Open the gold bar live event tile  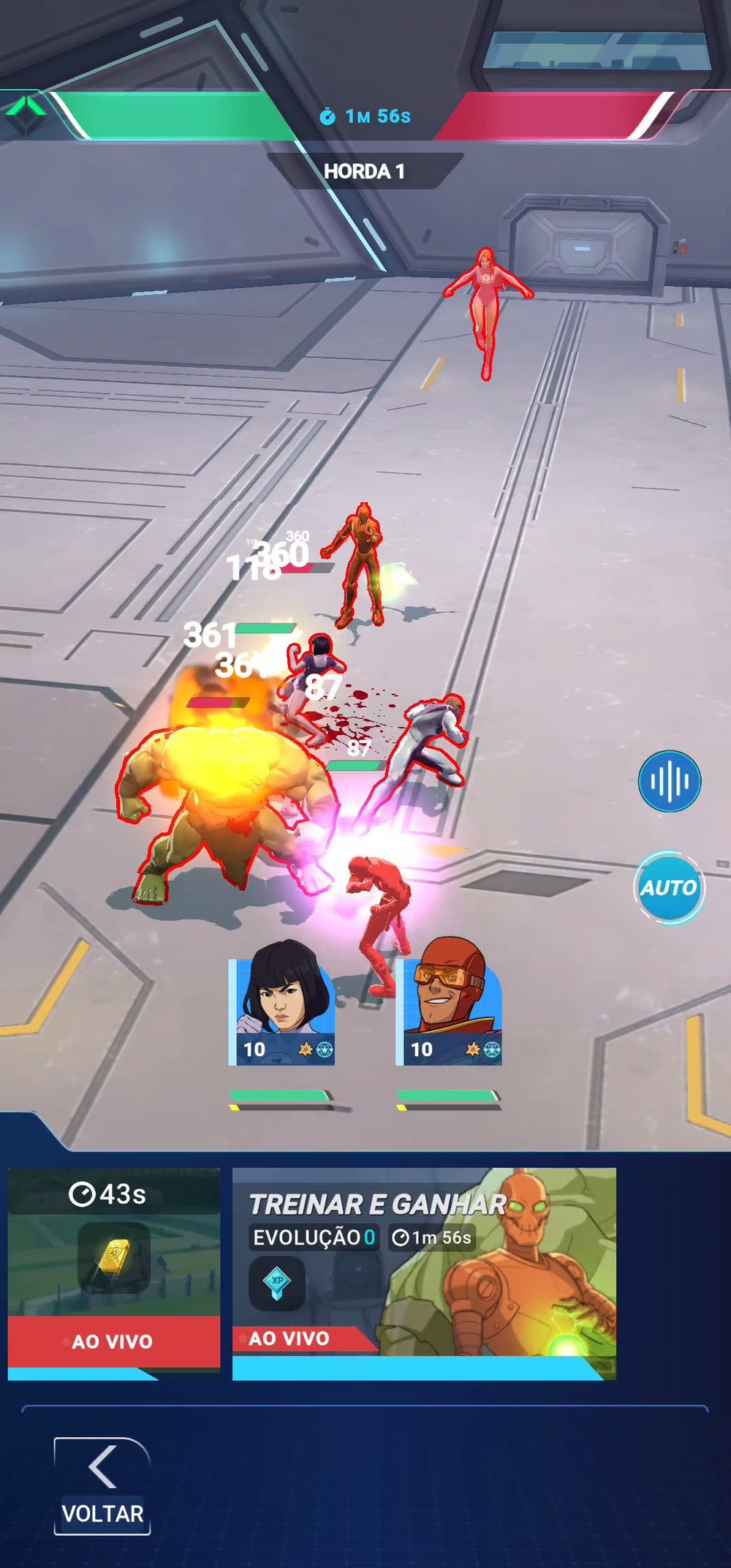(x=114, y=1273)
